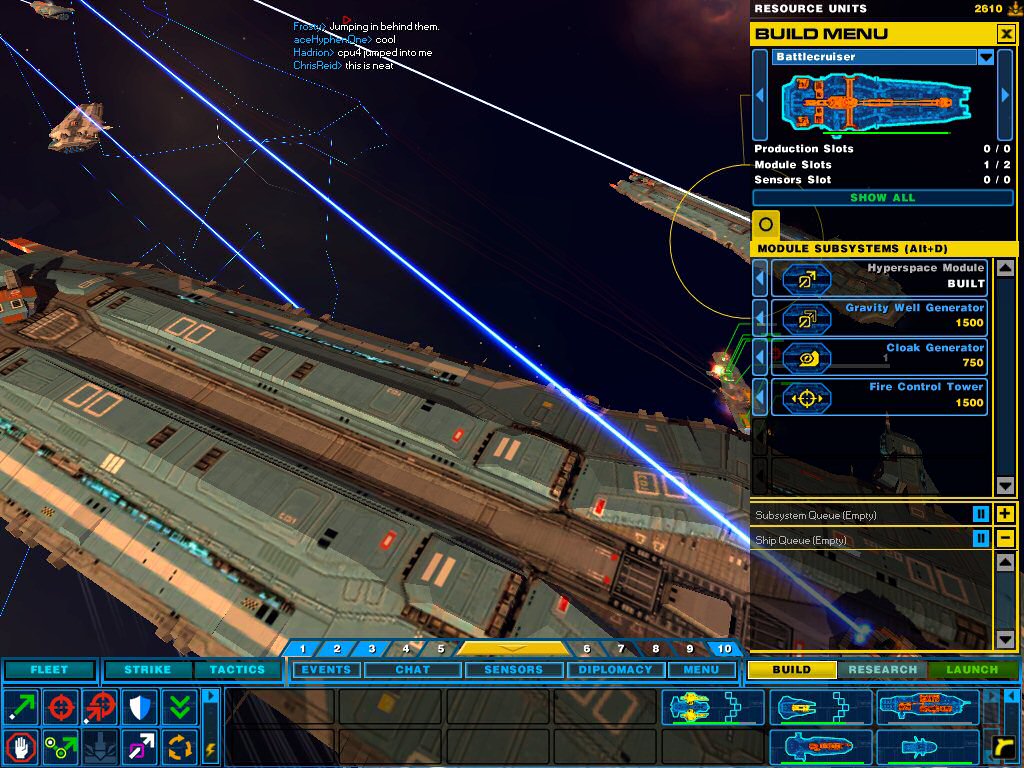
Task: Queue the Cloak Generator for 750
Action: pos(879,357)
